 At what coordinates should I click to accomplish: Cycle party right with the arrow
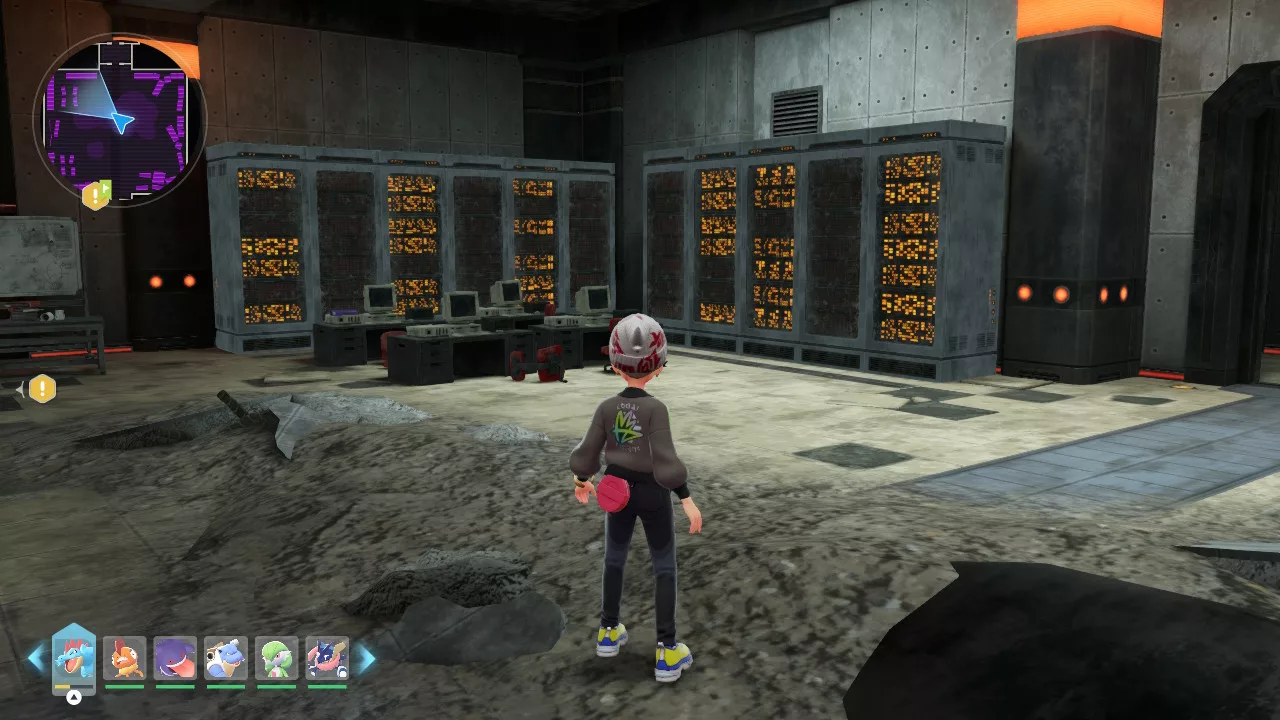pyautogui.click(x=367, y=658)
